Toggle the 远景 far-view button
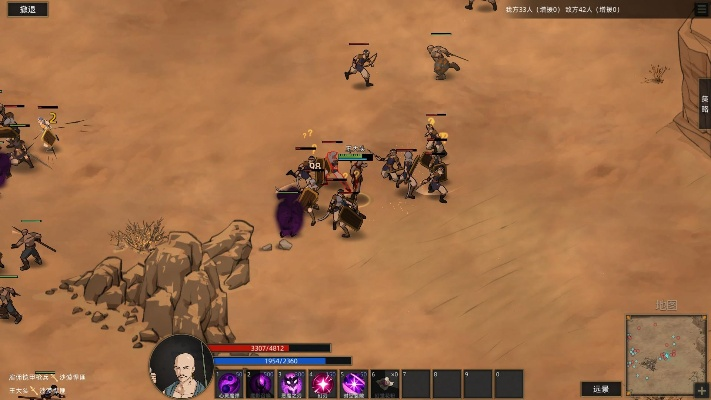This screenshot has height=400, width=711. tap(601, 389)
